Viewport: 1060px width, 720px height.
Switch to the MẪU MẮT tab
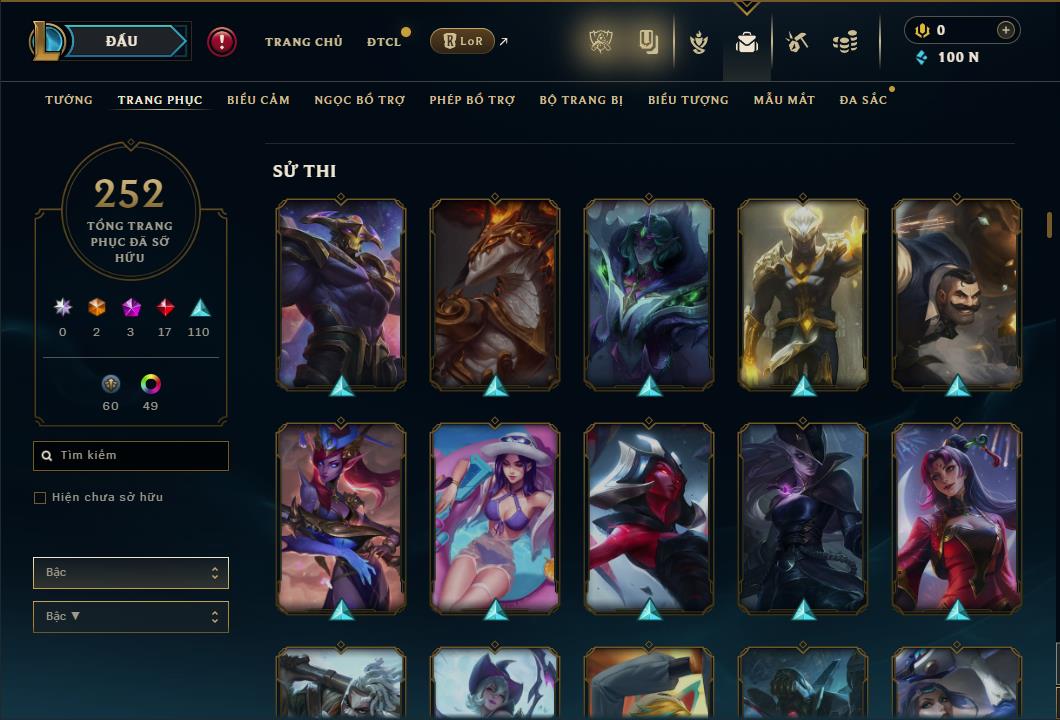coord(784,100)
